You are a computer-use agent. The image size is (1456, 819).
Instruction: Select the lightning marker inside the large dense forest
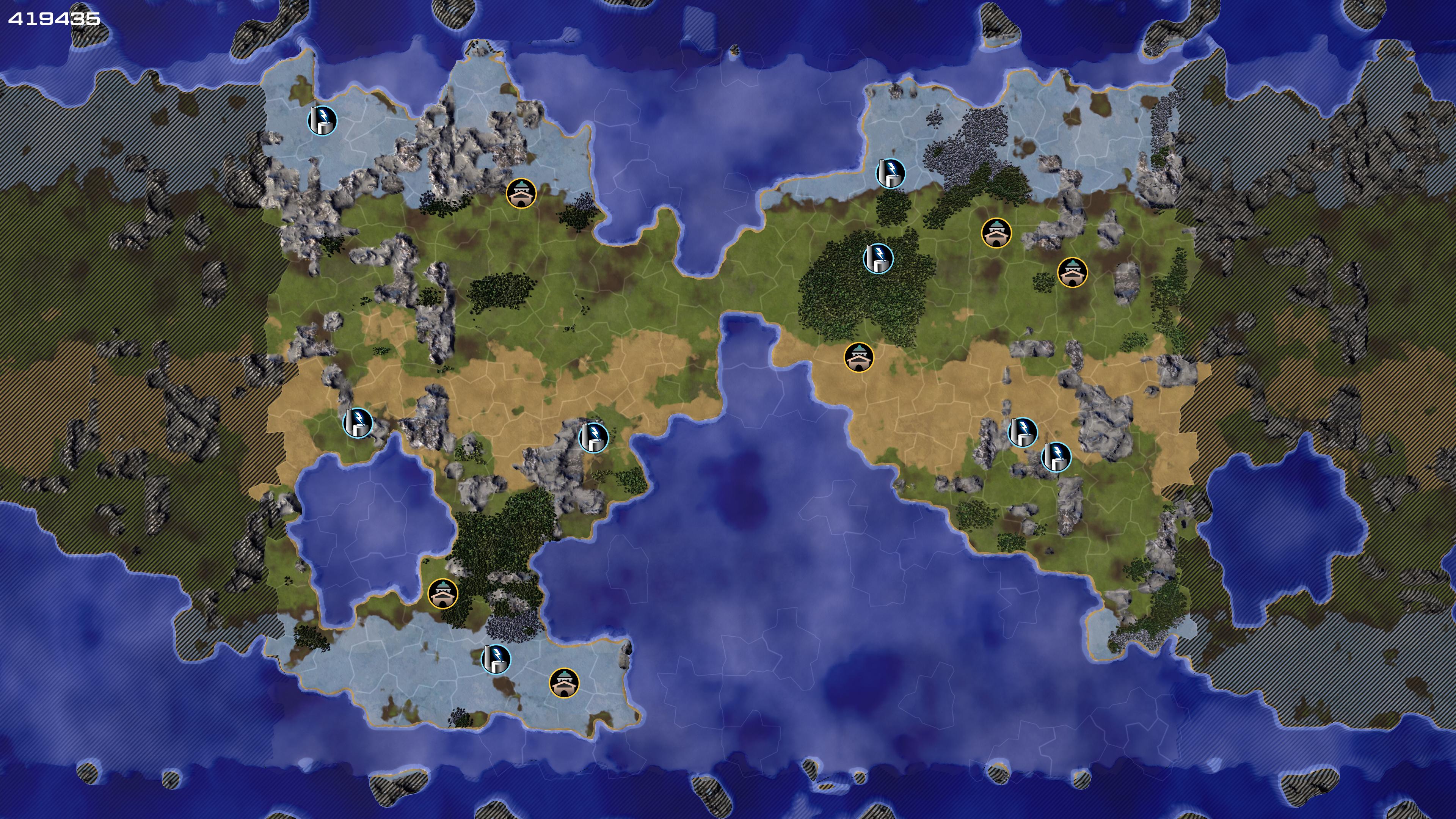click(878, 258)
